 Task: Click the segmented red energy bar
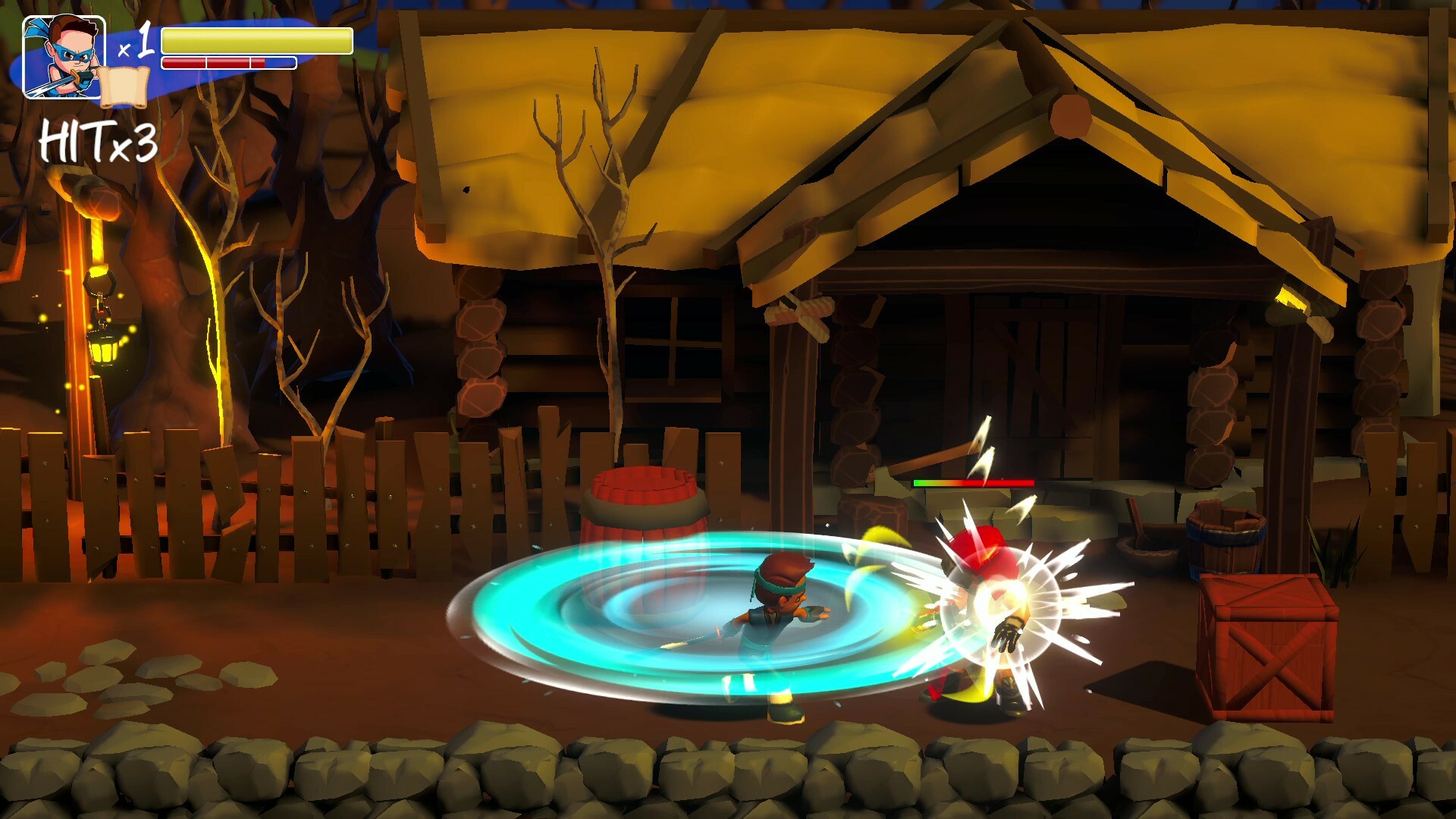pyautogui.click(x=227, y=62)
